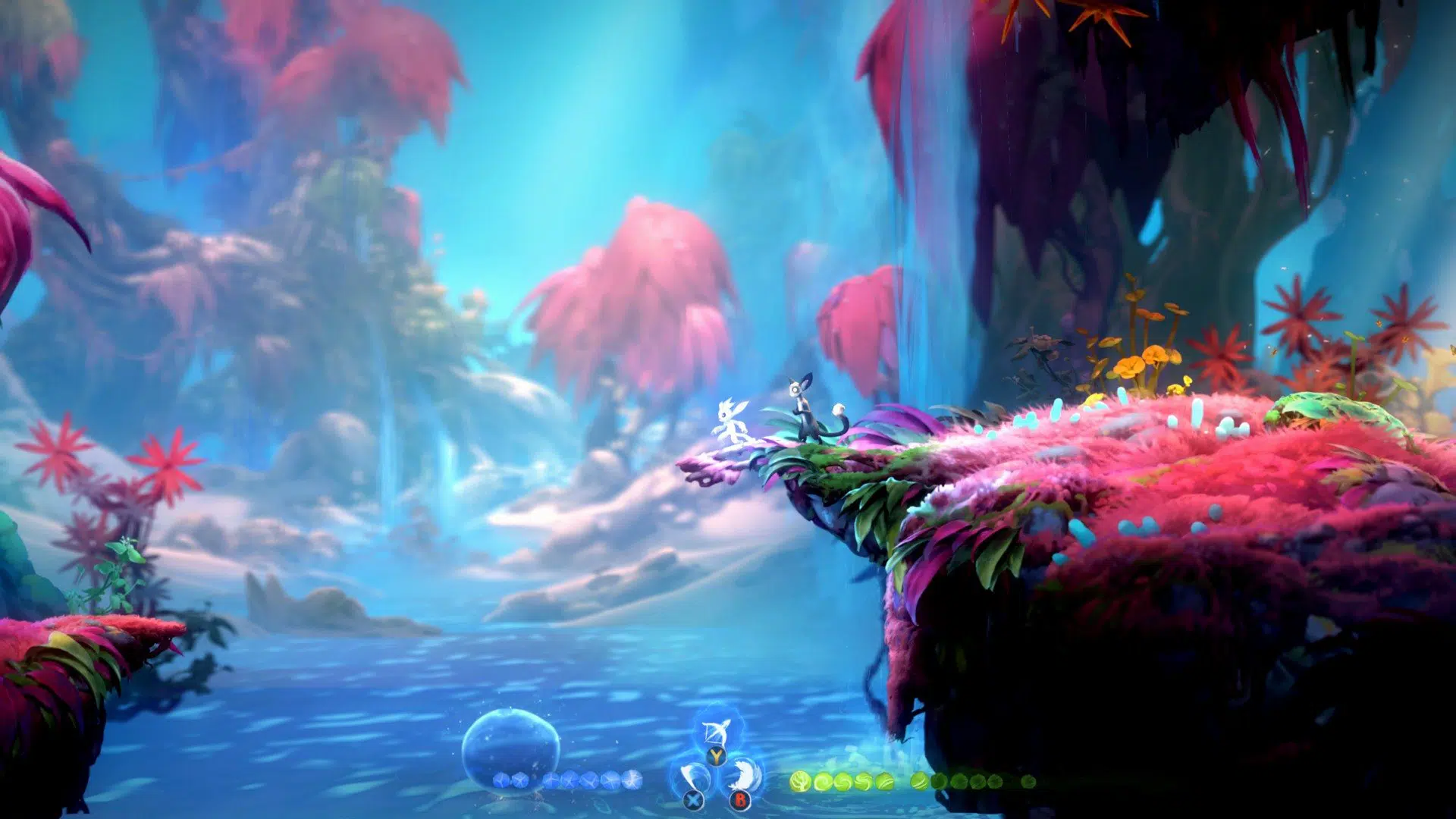Click the first blue energy cell icon
The height and width of the screenshot is (819, 1456).
pos(501,780)
